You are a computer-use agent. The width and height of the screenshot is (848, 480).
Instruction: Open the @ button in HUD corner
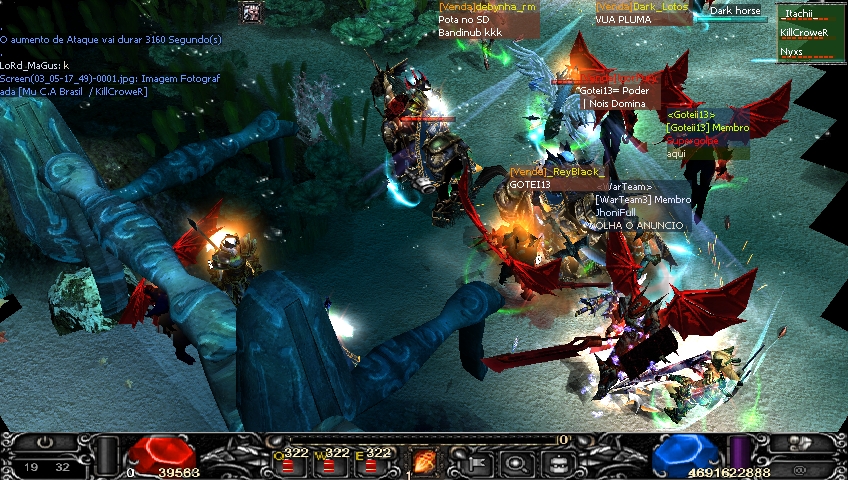(x=800, y=466)
